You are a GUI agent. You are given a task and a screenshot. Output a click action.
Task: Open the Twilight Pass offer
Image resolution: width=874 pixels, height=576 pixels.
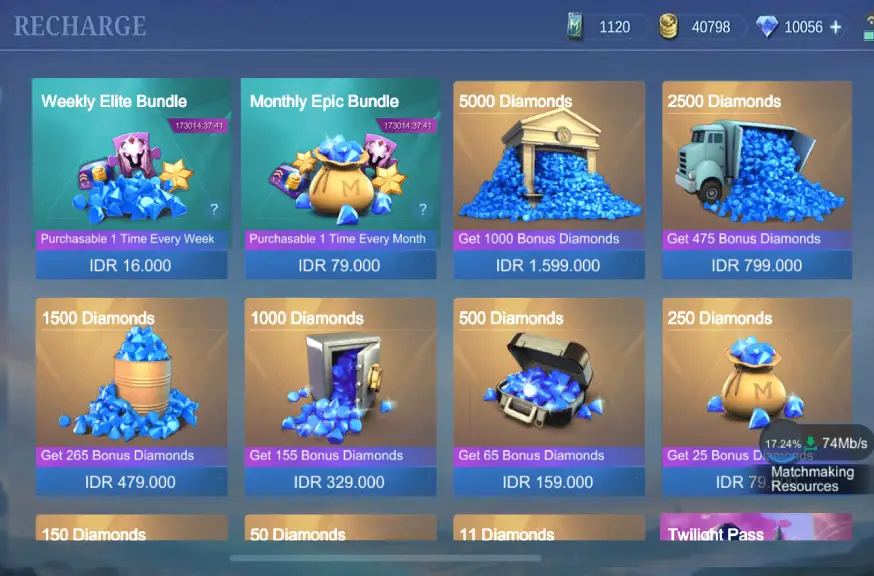756,530
